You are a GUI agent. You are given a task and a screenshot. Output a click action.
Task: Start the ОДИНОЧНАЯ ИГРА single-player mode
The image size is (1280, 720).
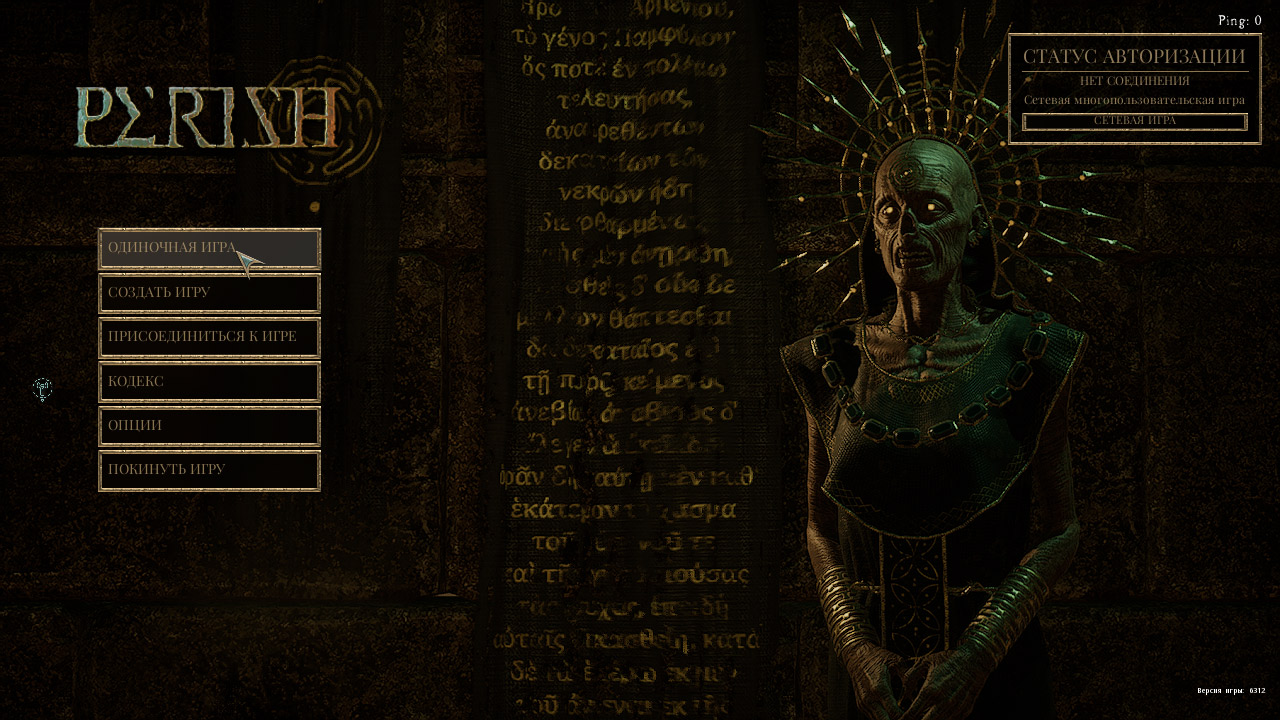point(209,248)
